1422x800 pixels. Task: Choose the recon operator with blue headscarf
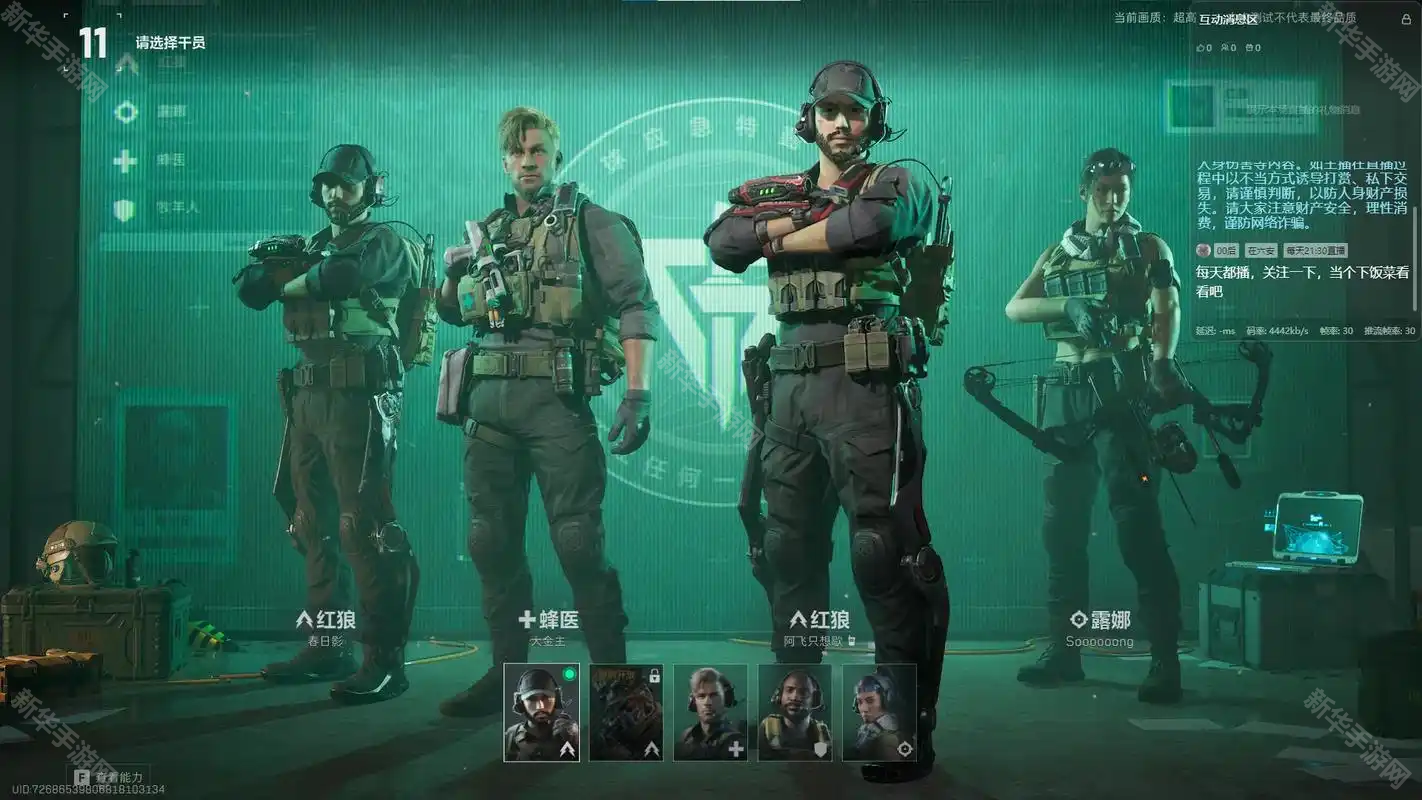pyautogui.click(x=879, y=712)
